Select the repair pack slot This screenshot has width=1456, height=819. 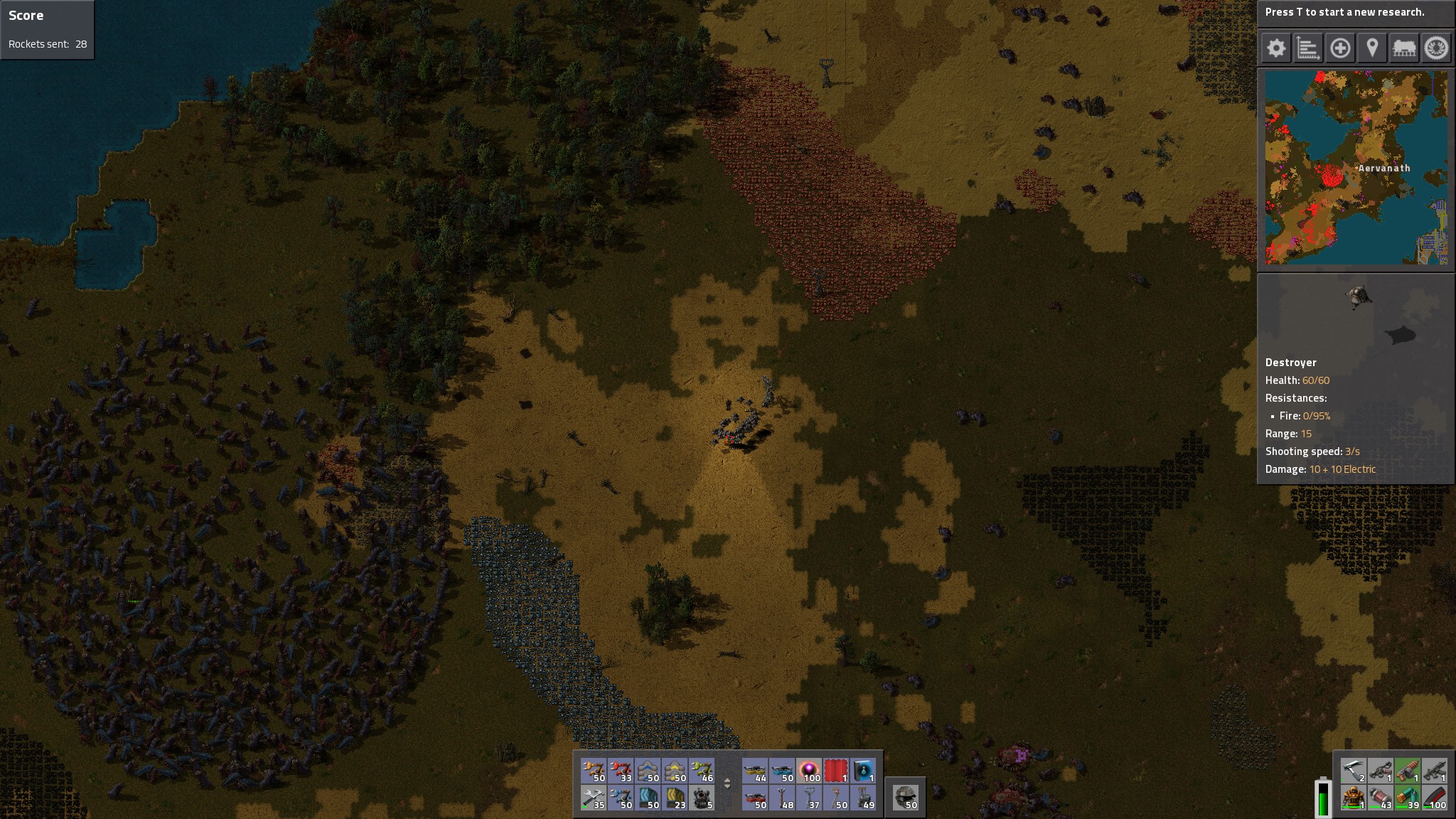(x=594, y=798)
